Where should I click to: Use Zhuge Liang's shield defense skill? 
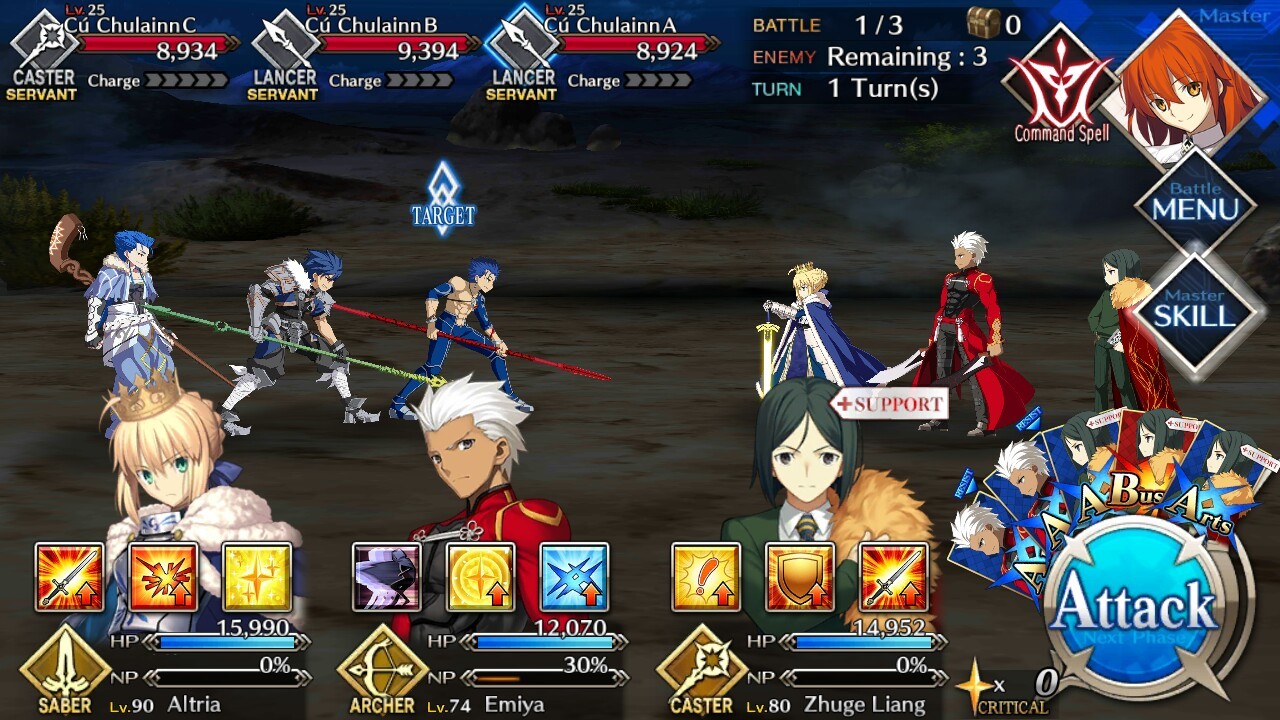coord(800,577)
